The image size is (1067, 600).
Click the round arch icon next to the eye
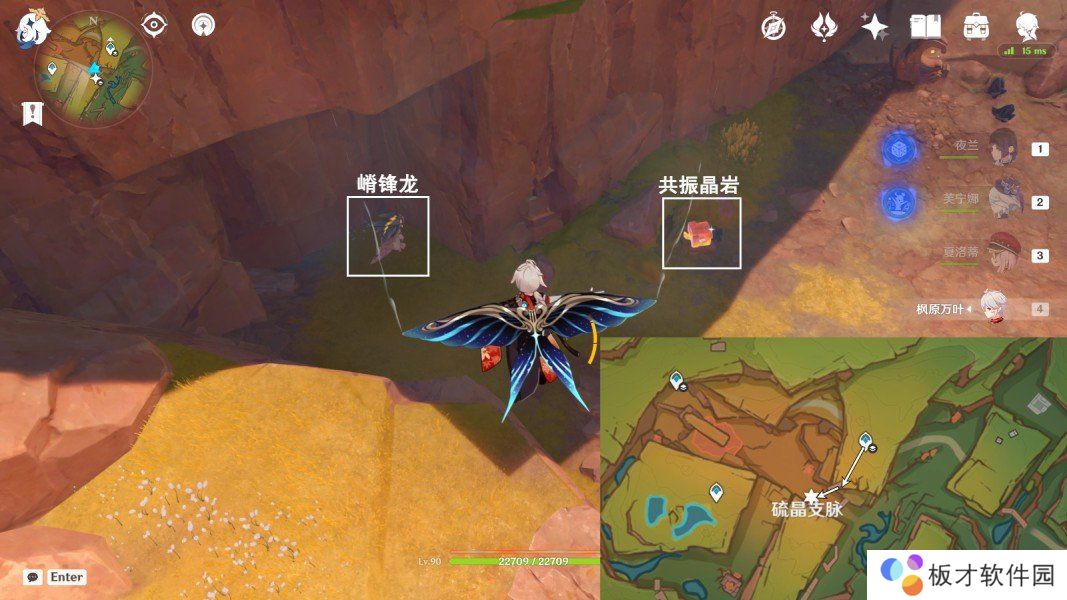[x=203, y=25]
